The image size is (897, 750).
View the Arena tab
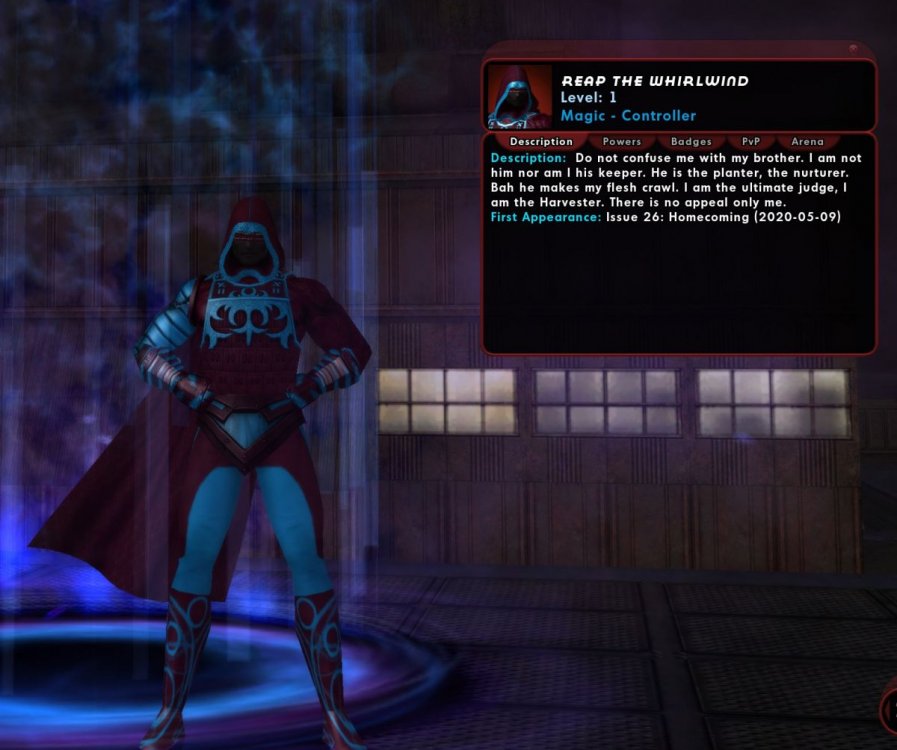coord(807,142)
